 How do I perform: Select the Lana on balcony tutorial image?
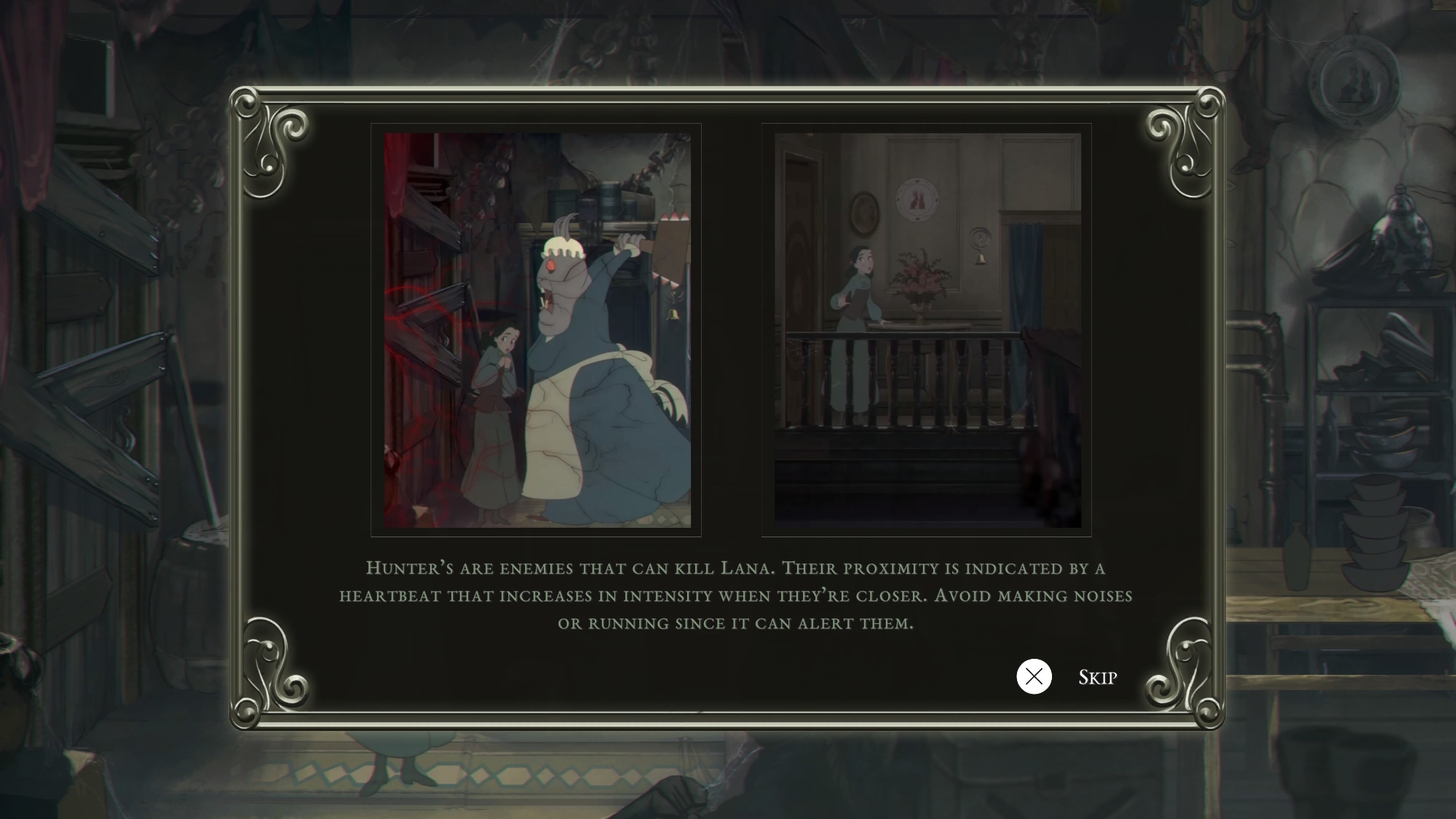(927, 330)
